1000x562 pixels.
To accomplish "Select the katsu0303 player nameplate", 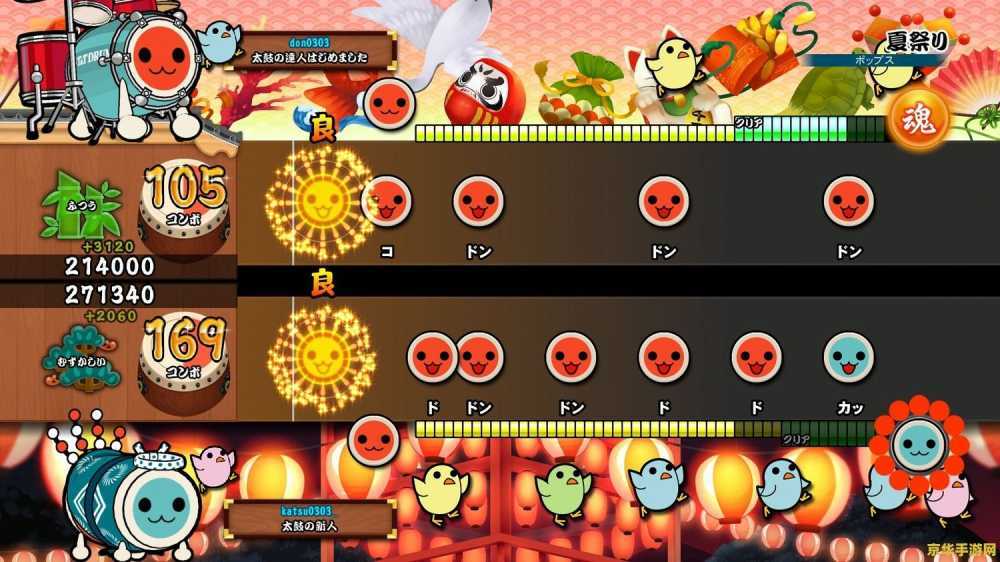I will [x=311, y=519].
